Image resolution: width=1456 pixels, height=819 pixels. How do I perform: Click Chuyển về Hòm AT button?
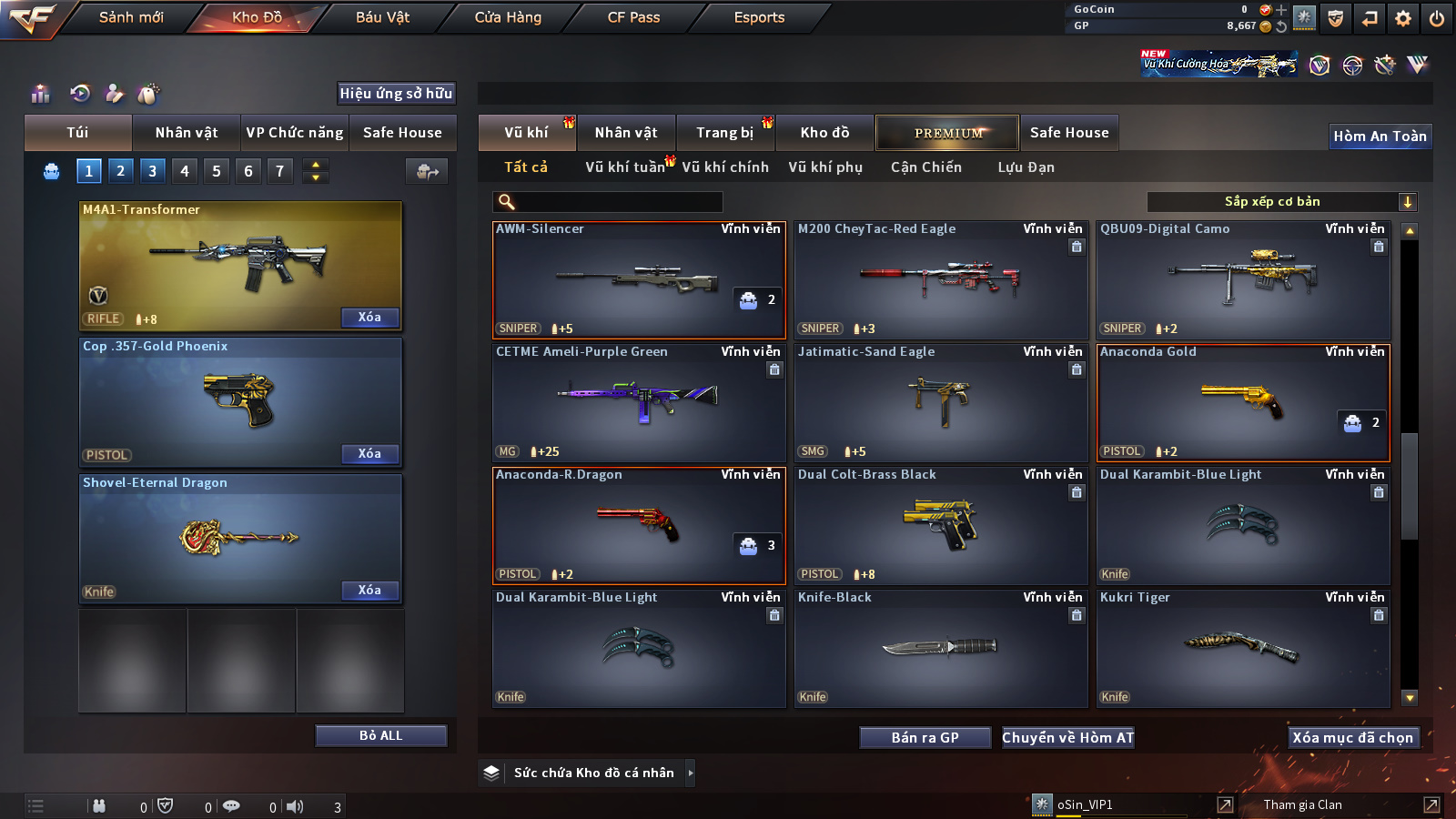coord(1067,738)
